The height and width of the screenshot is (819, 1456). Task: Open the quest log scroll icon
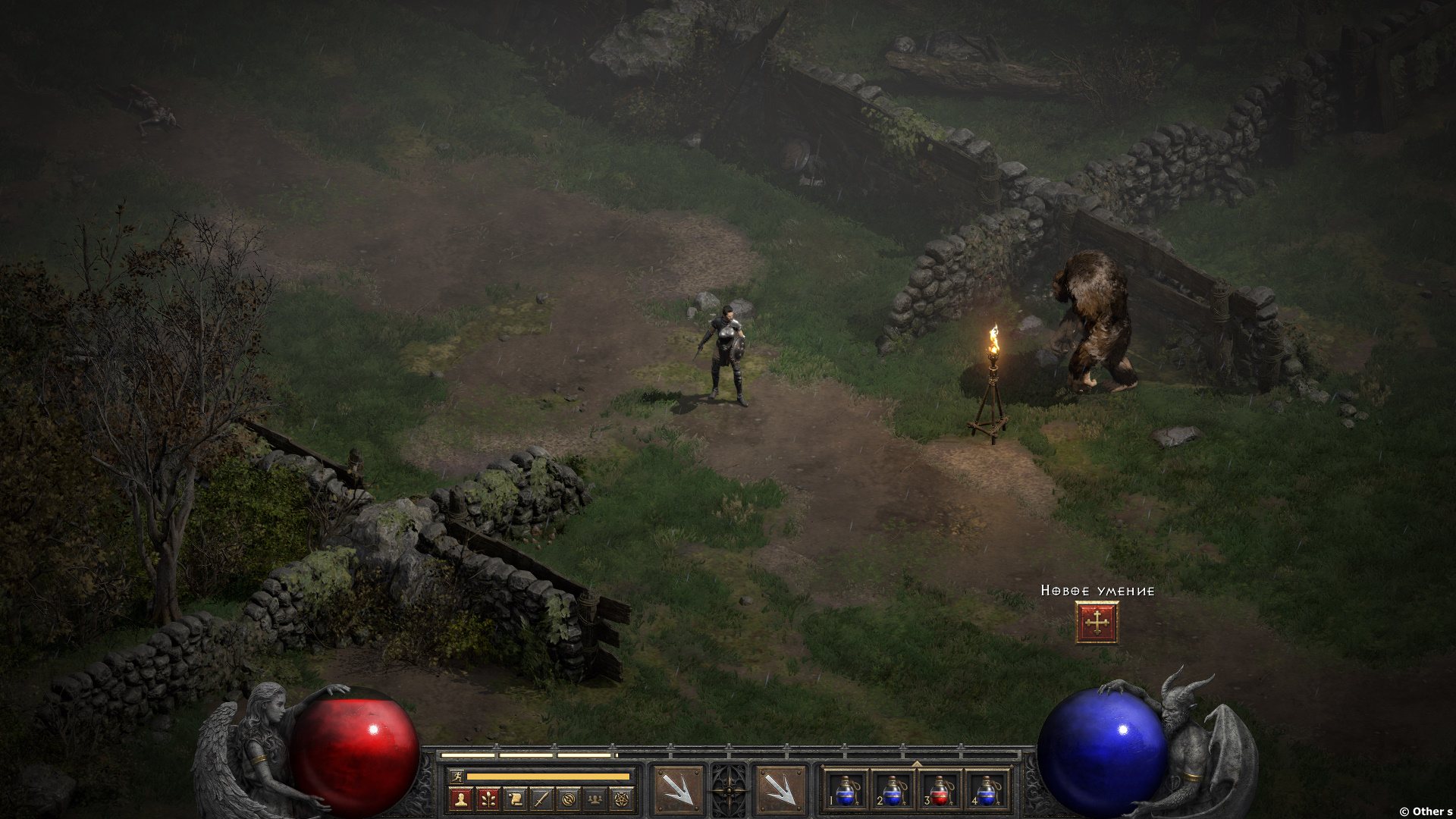pos(515,799)
